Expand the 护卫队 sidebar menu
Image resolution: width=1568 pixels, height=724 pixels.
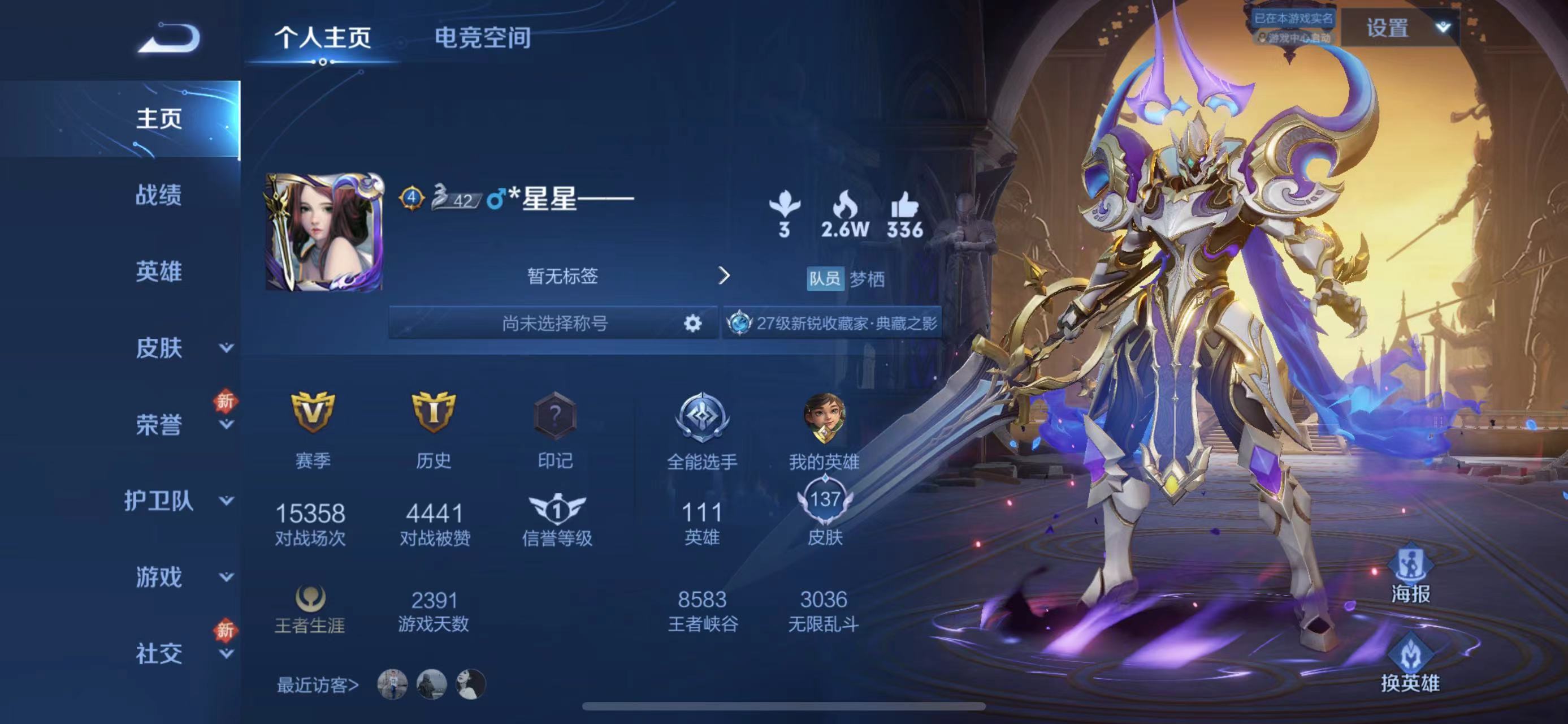176,501
